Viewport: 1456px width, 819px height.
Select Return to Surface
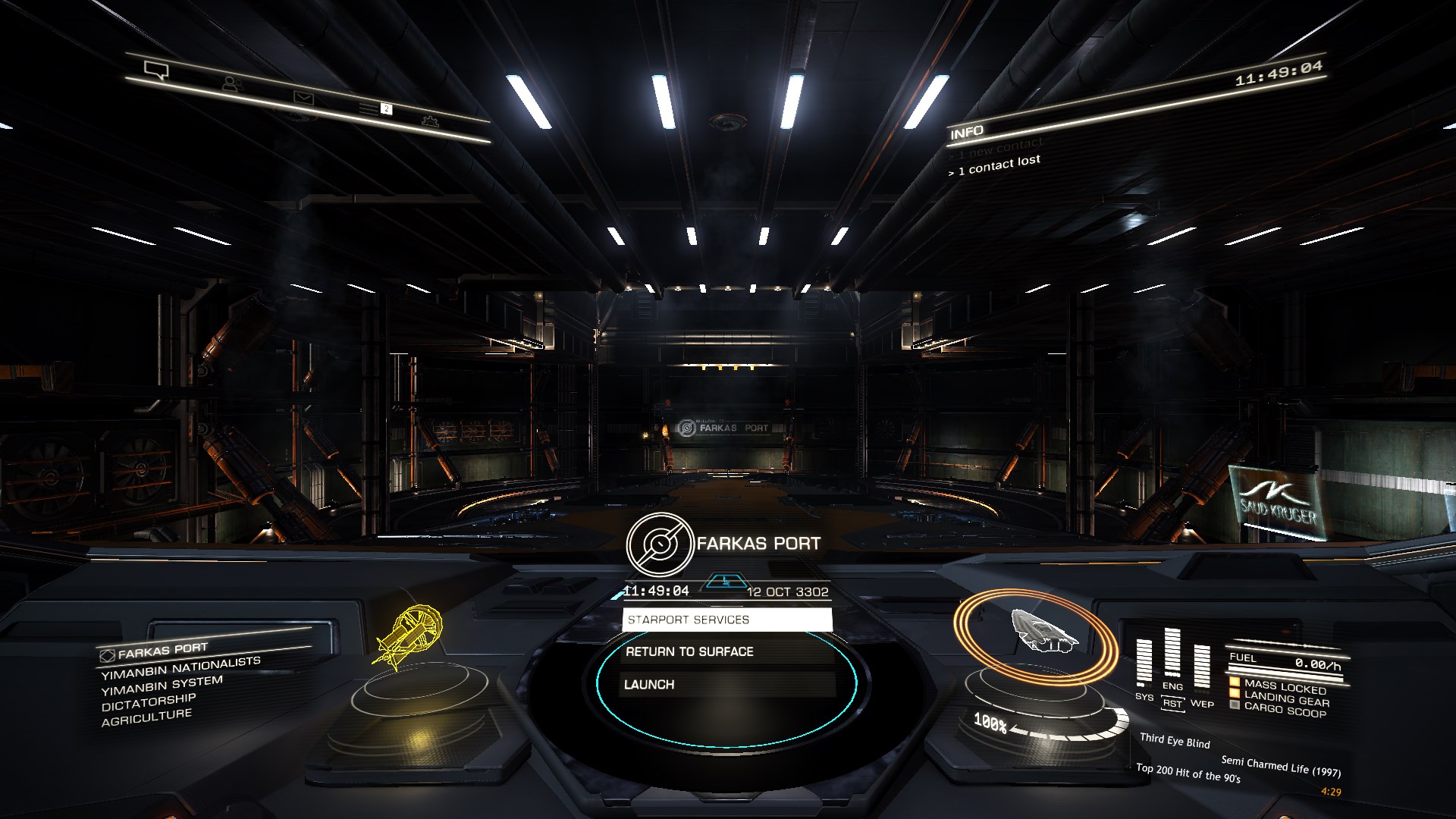point(726,651)
